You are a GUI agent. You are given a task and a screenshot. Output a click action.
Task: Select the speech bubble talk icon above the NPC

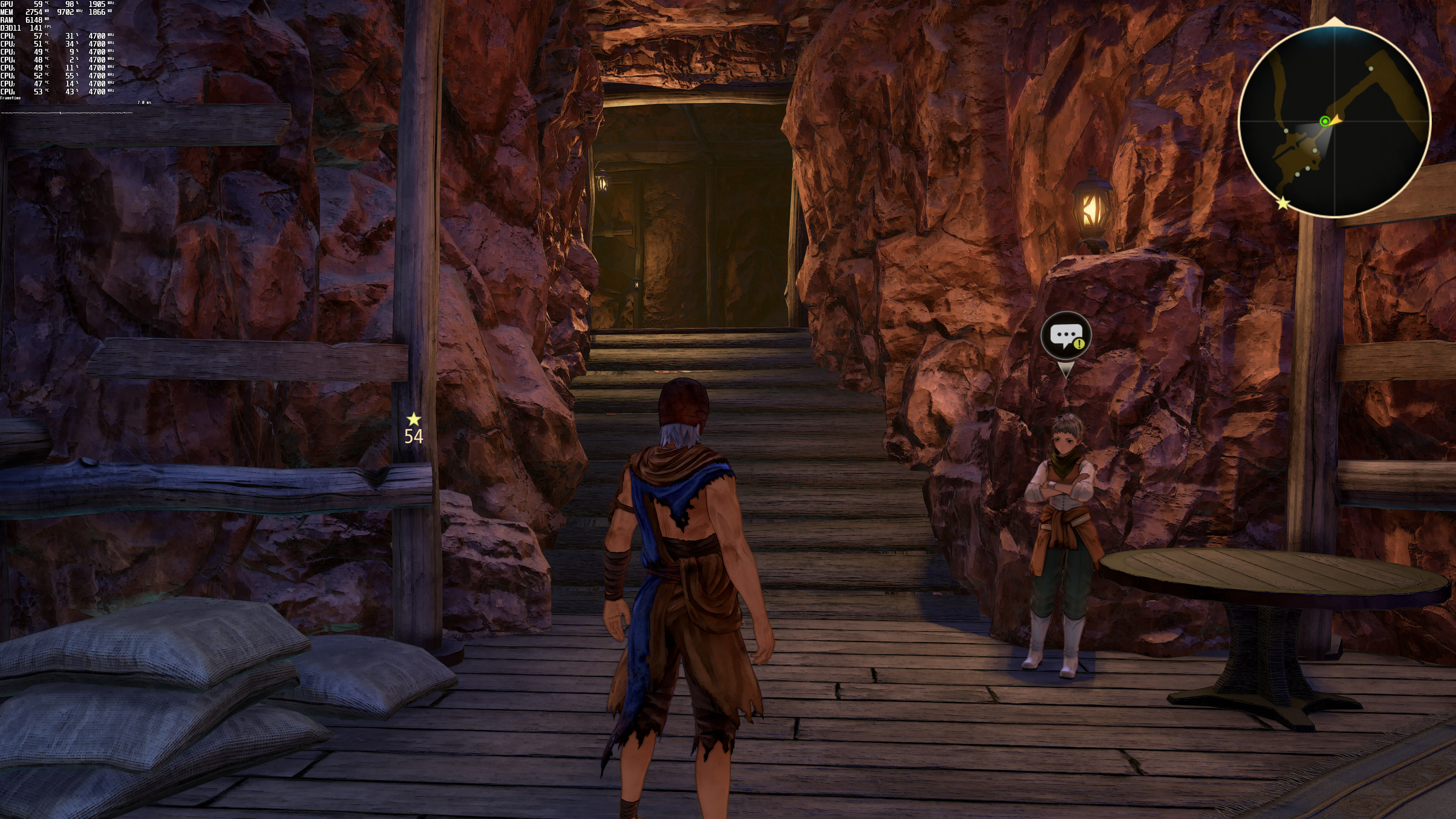pyautogui.click(x=1065, y=336)
